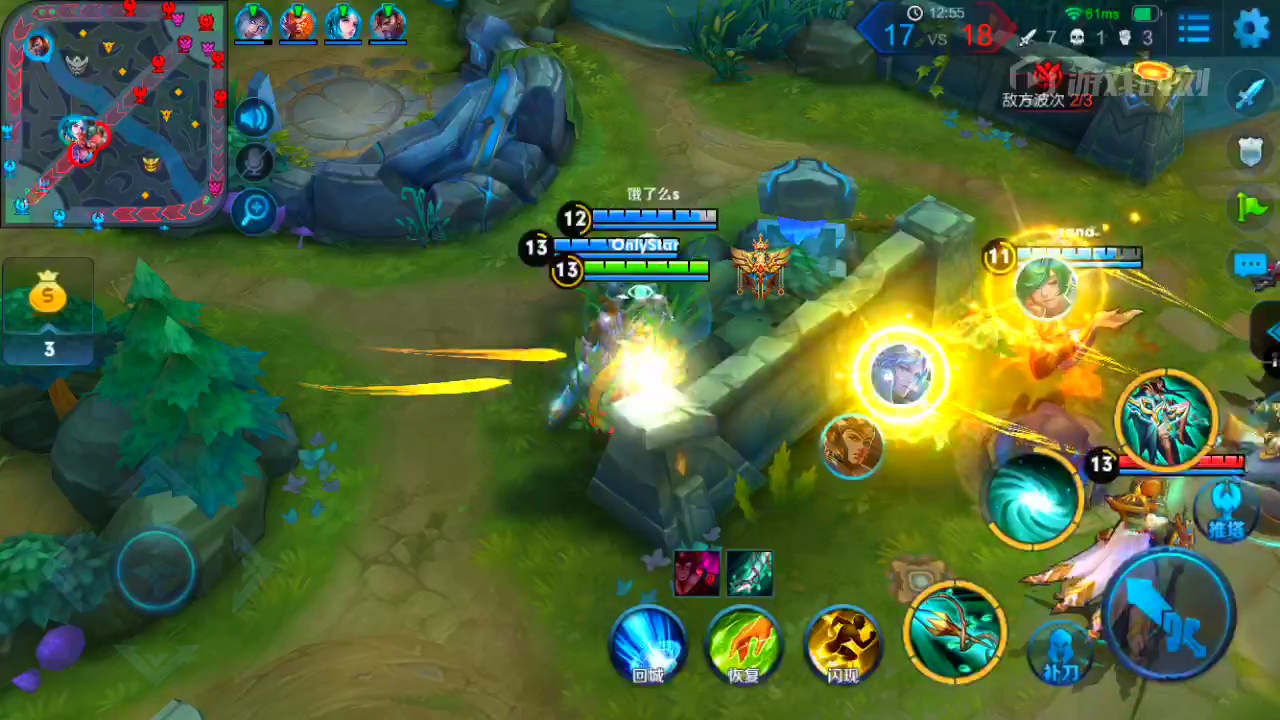Toggle the muted microphone button
This screenshot has width=1280, height=720.
pyautogui.click(x=255, y=163)
